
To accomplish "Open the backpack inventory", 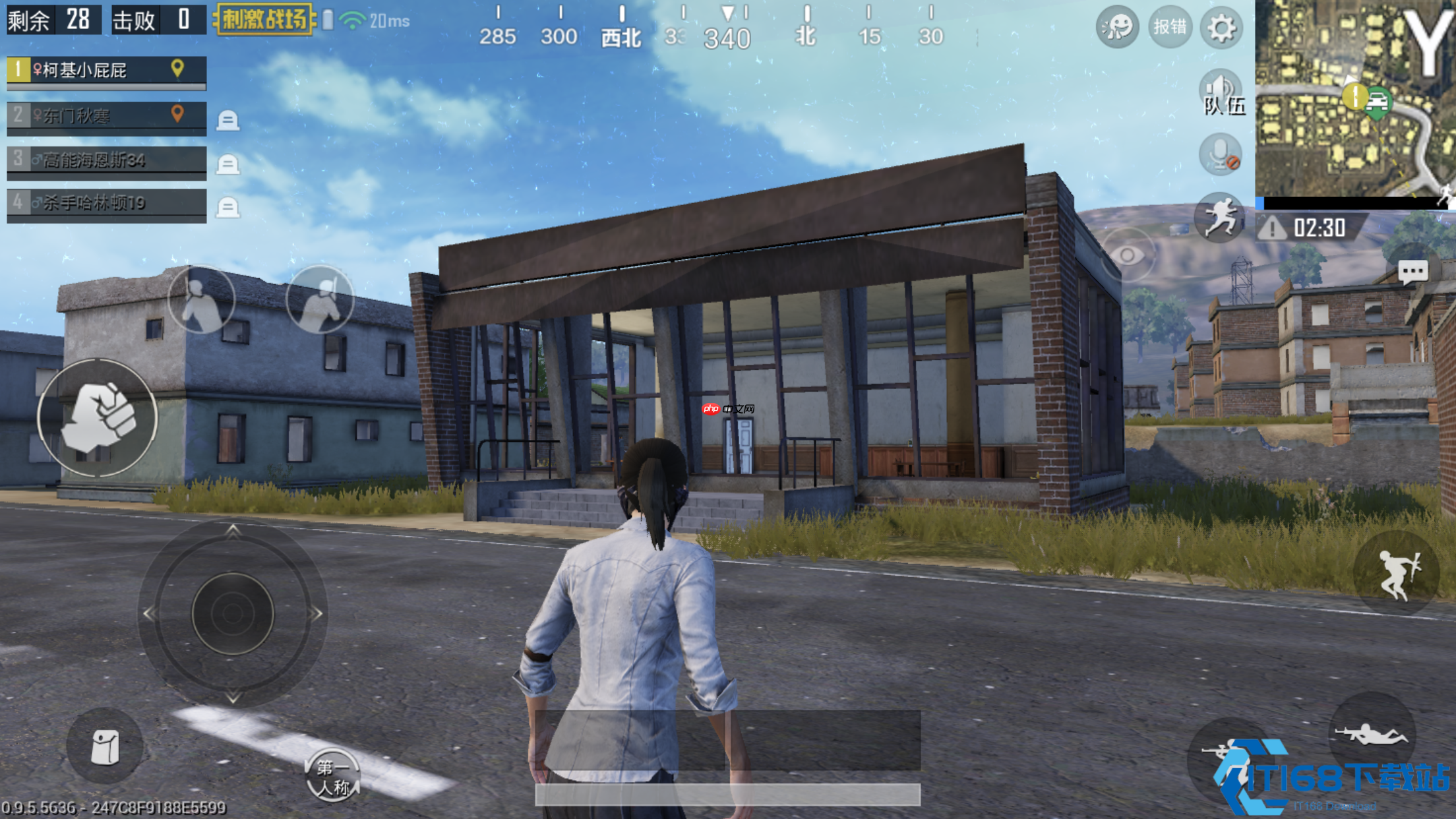I will [x=104, y=746].
